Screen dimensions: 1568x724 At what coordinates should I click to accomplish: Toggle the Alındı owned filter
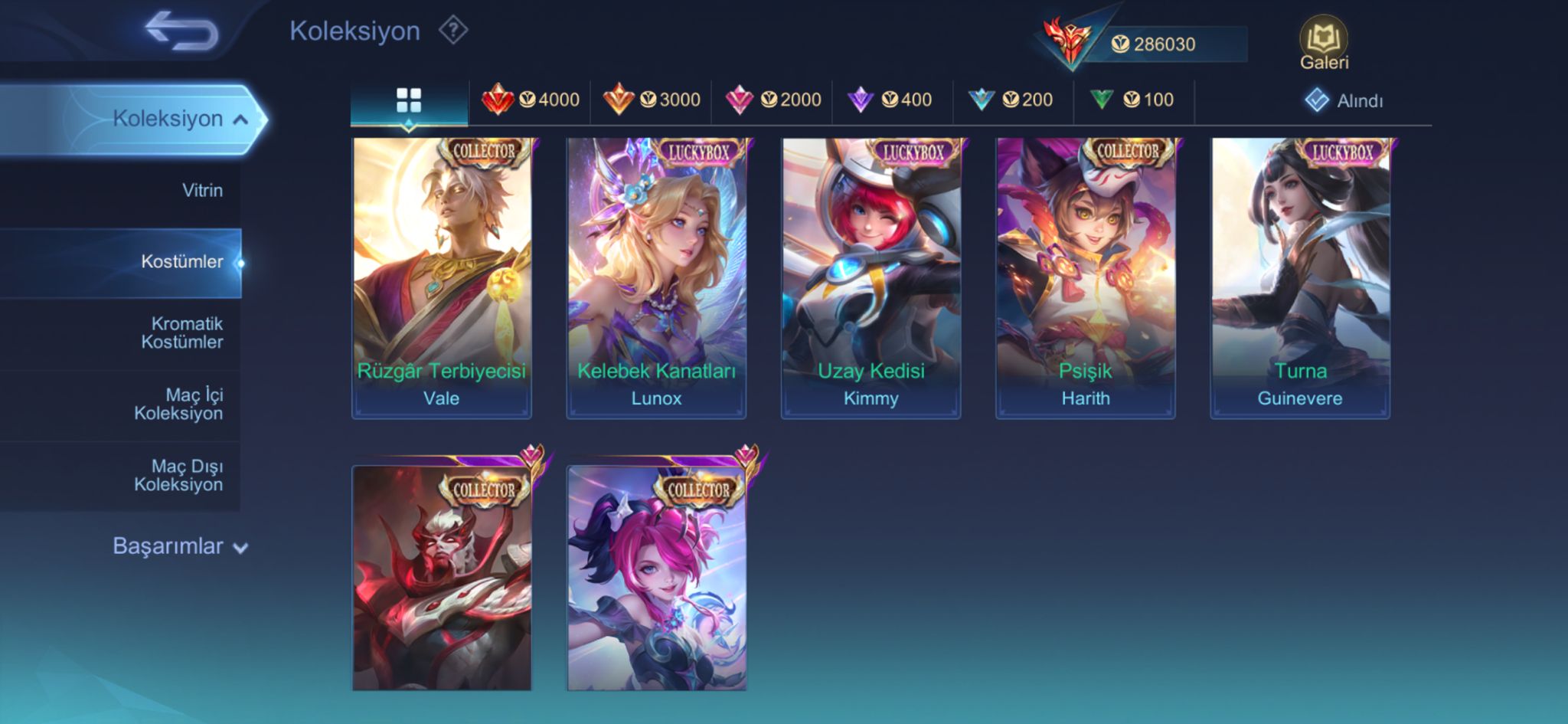[1344, 100]
